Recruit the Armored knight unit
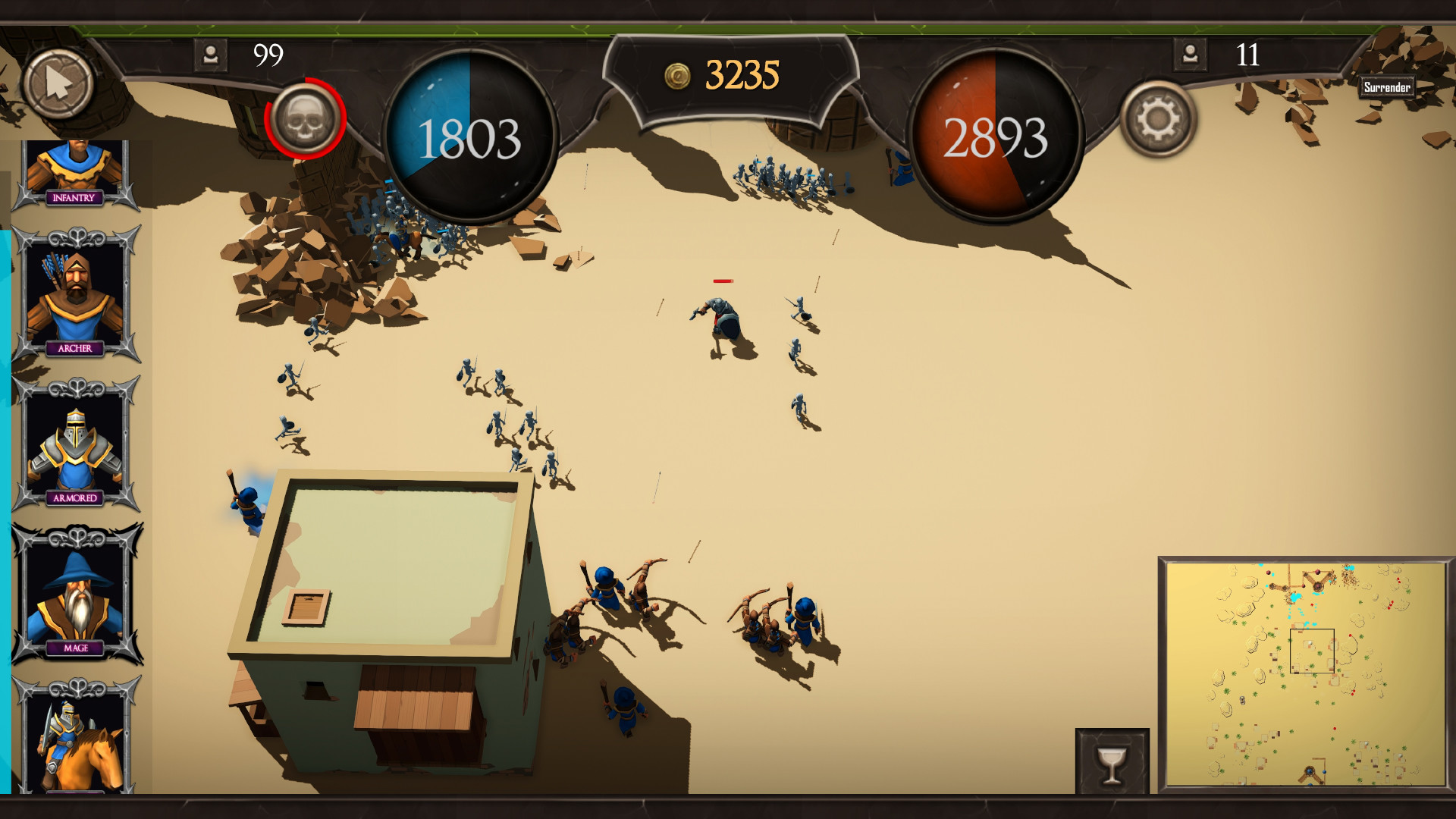Screen dimensions: 1456x819 [75, 447]
